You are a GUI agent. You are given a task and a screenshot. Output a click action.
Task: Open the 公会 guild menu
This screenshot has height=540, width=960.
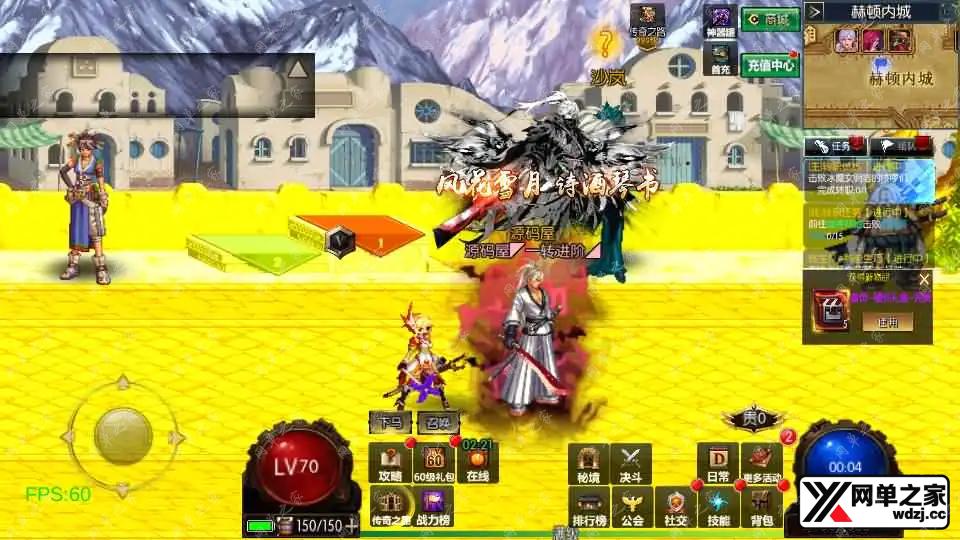[x=630, y=507]
